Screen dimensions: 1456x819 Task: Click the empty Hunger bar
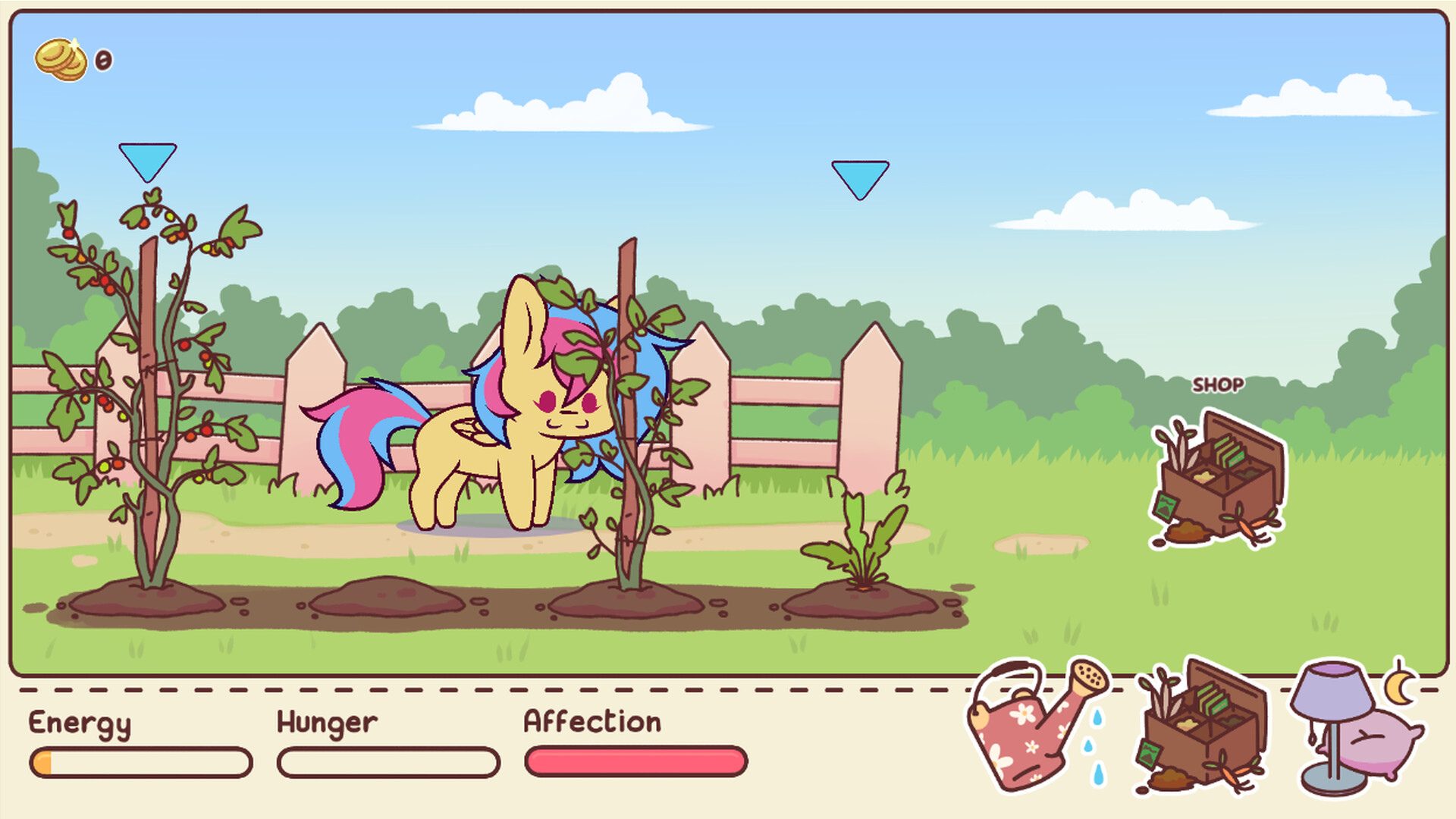tap(387, 761)
